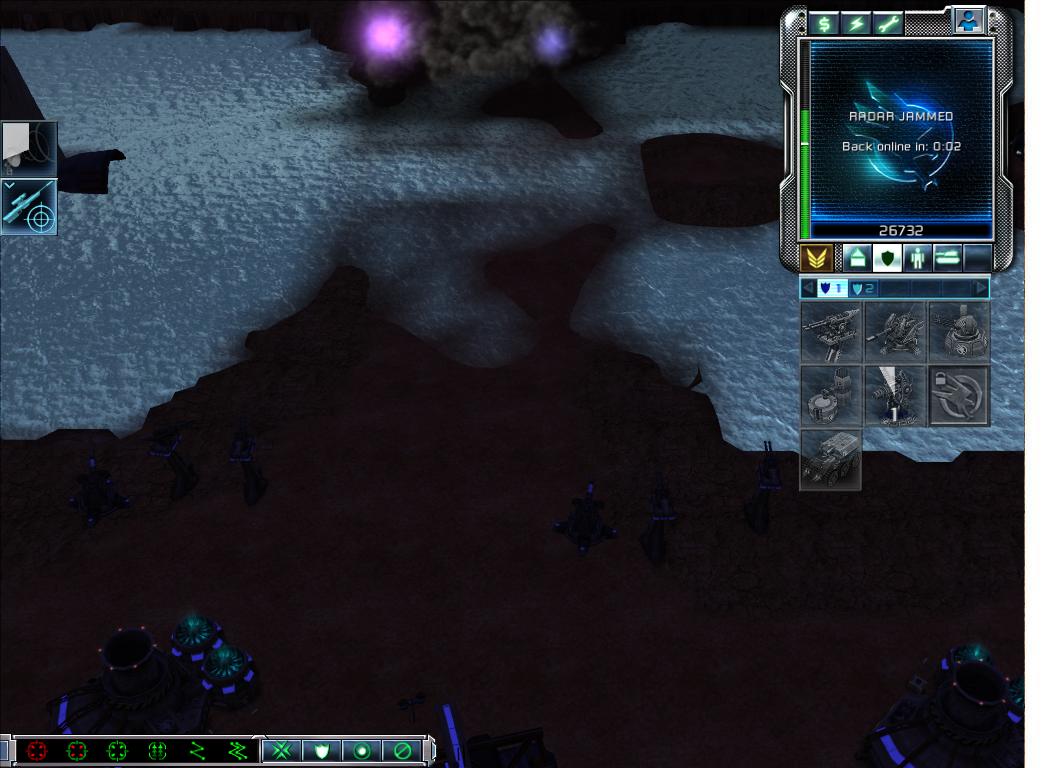Activate the Repair wrench button
The width and height of the screenshot is (1060, 768).
coord(887,23)
